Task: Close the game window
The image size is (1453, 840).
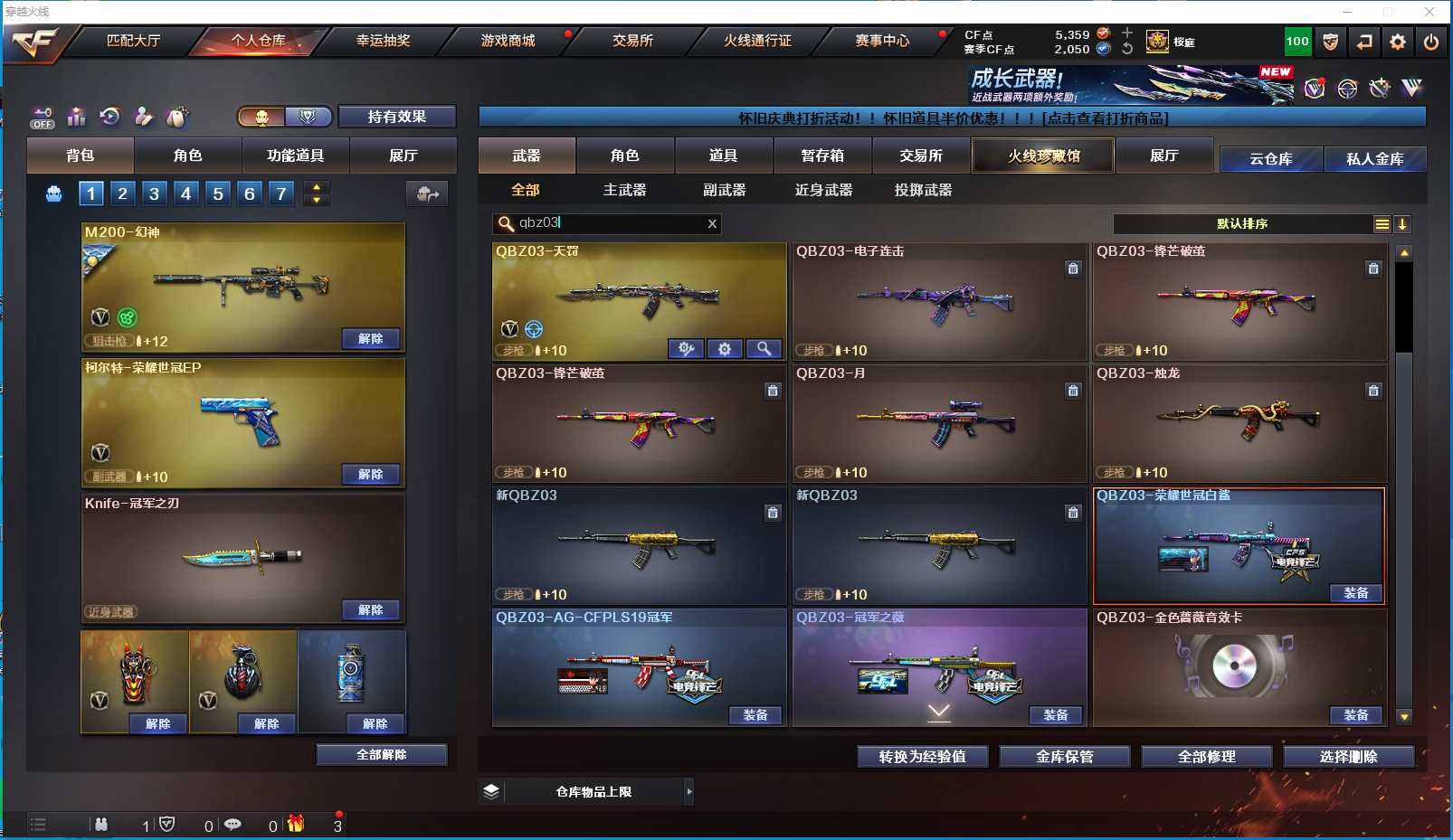Action: pos(1429,12)
